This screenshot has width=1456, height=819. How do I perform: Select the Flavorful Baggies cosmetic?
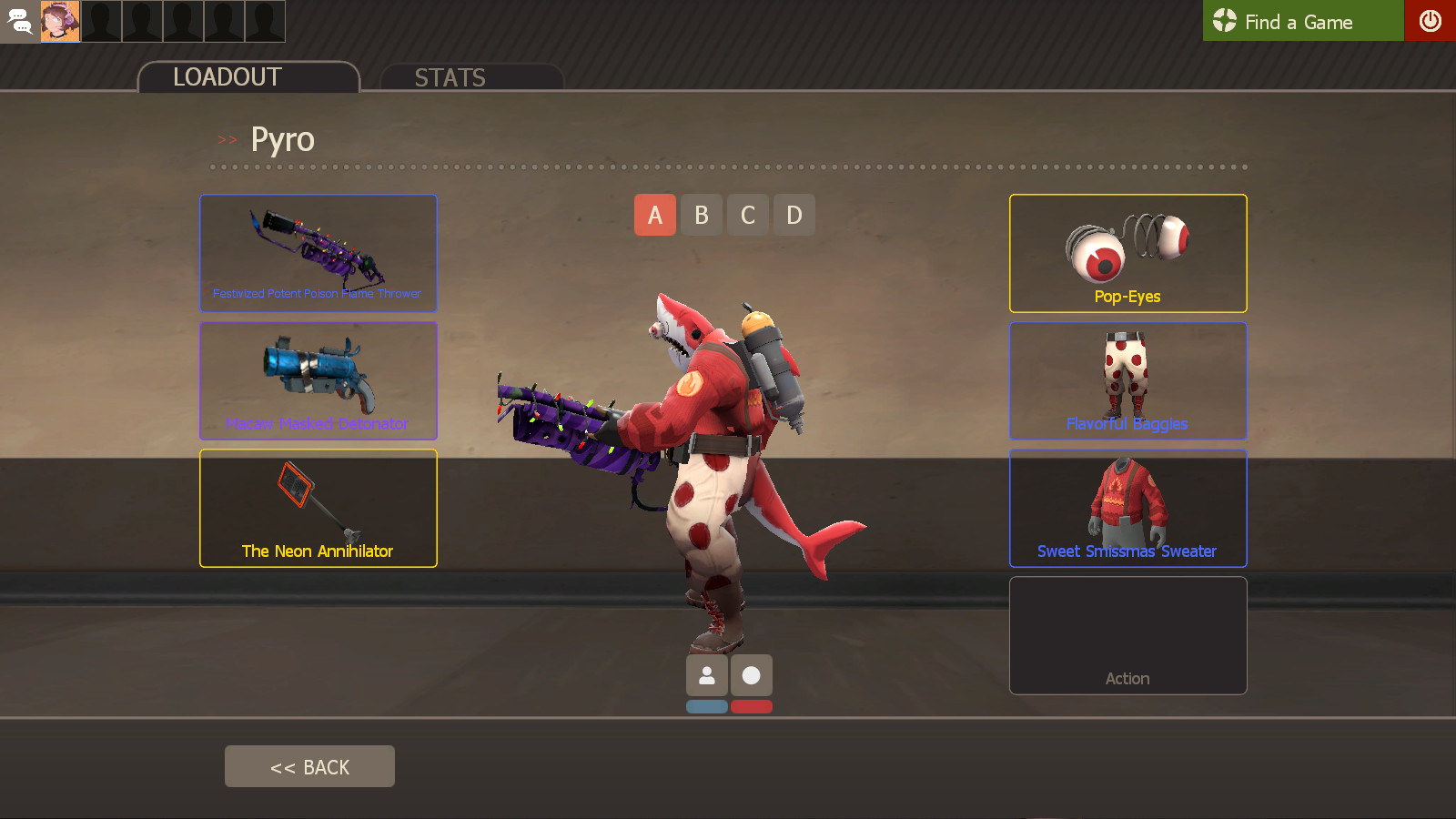[1127, 380]
